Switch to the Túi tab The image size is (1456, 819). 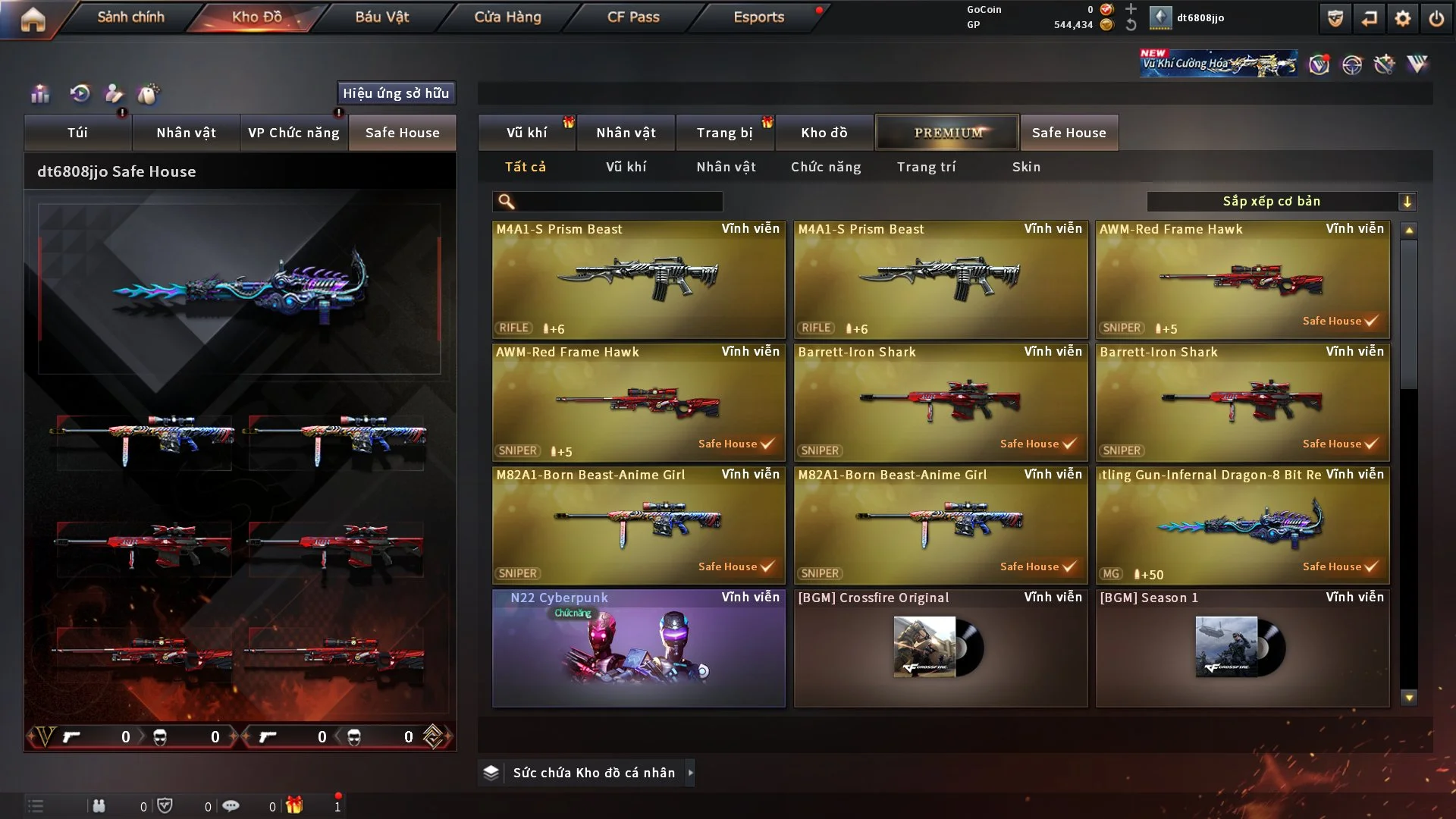tap(77, 133)
